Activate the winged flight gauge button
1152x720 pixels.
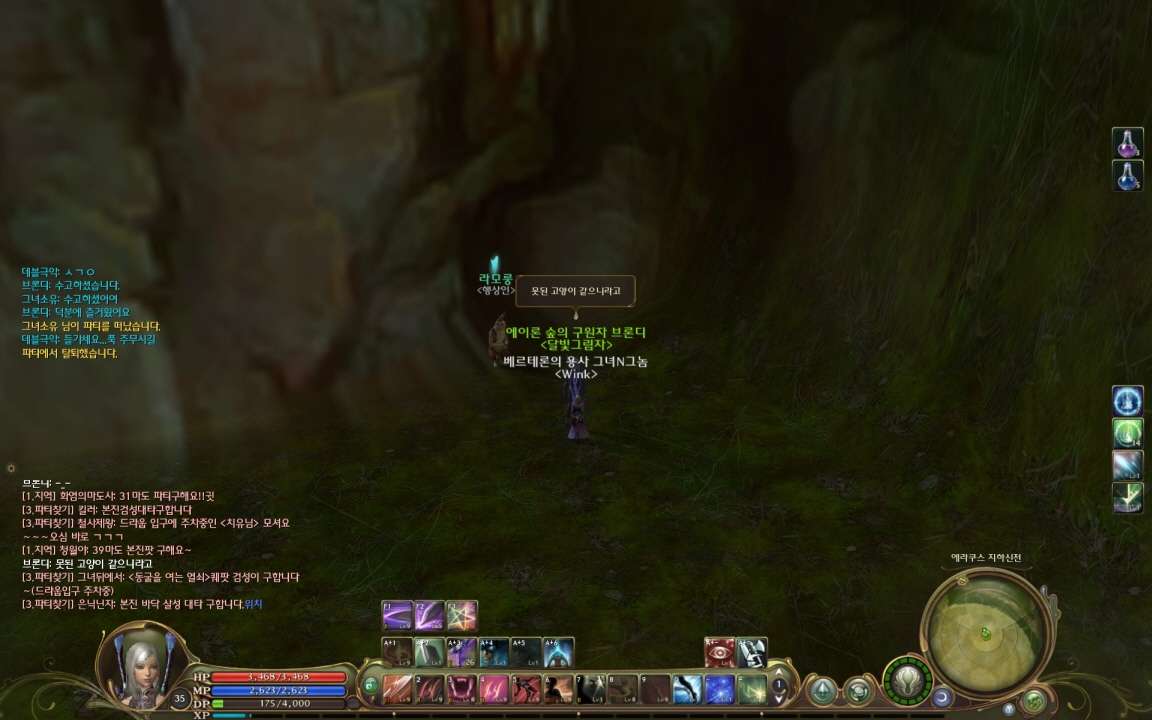[x=907, y=682]
